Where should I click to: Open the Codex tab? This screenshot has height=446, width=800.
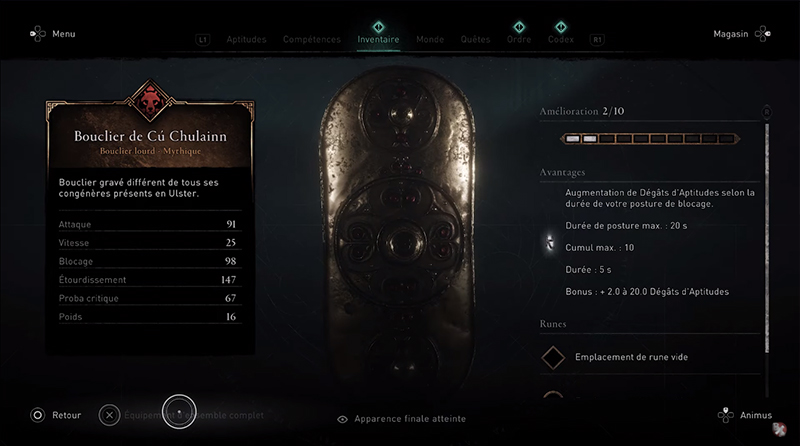[x=561, y=40]
